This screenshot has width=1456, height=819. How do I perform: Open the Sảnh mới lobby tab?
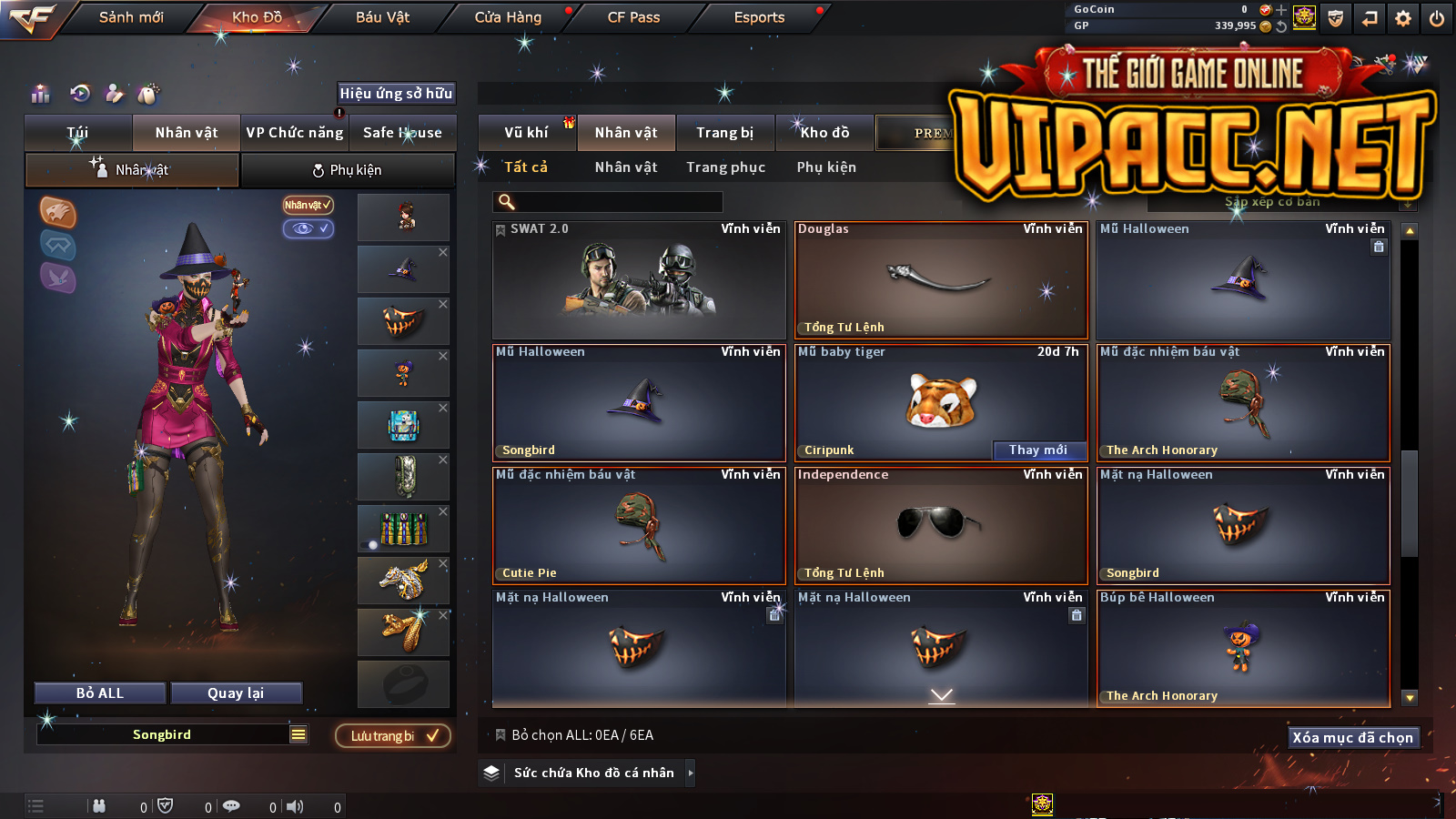(131, 17)
